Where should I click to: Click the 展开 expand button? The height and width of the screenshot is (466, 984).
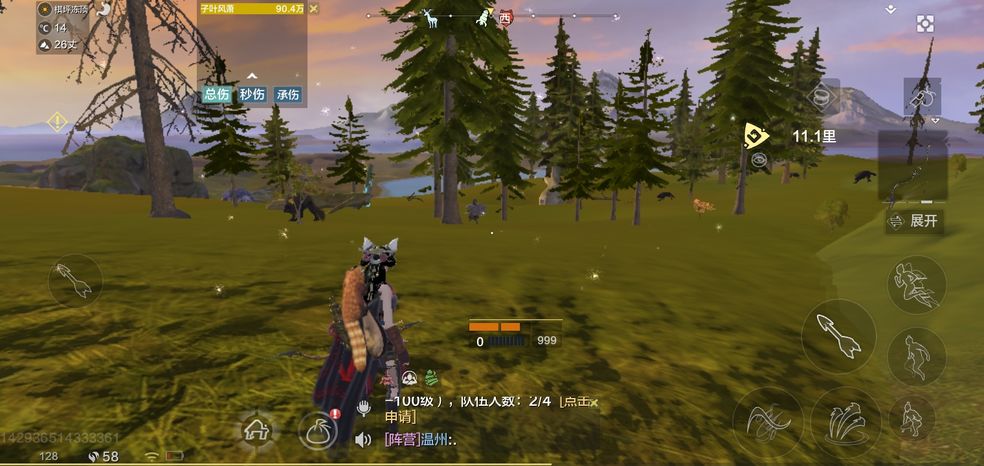tap(915, 221)
